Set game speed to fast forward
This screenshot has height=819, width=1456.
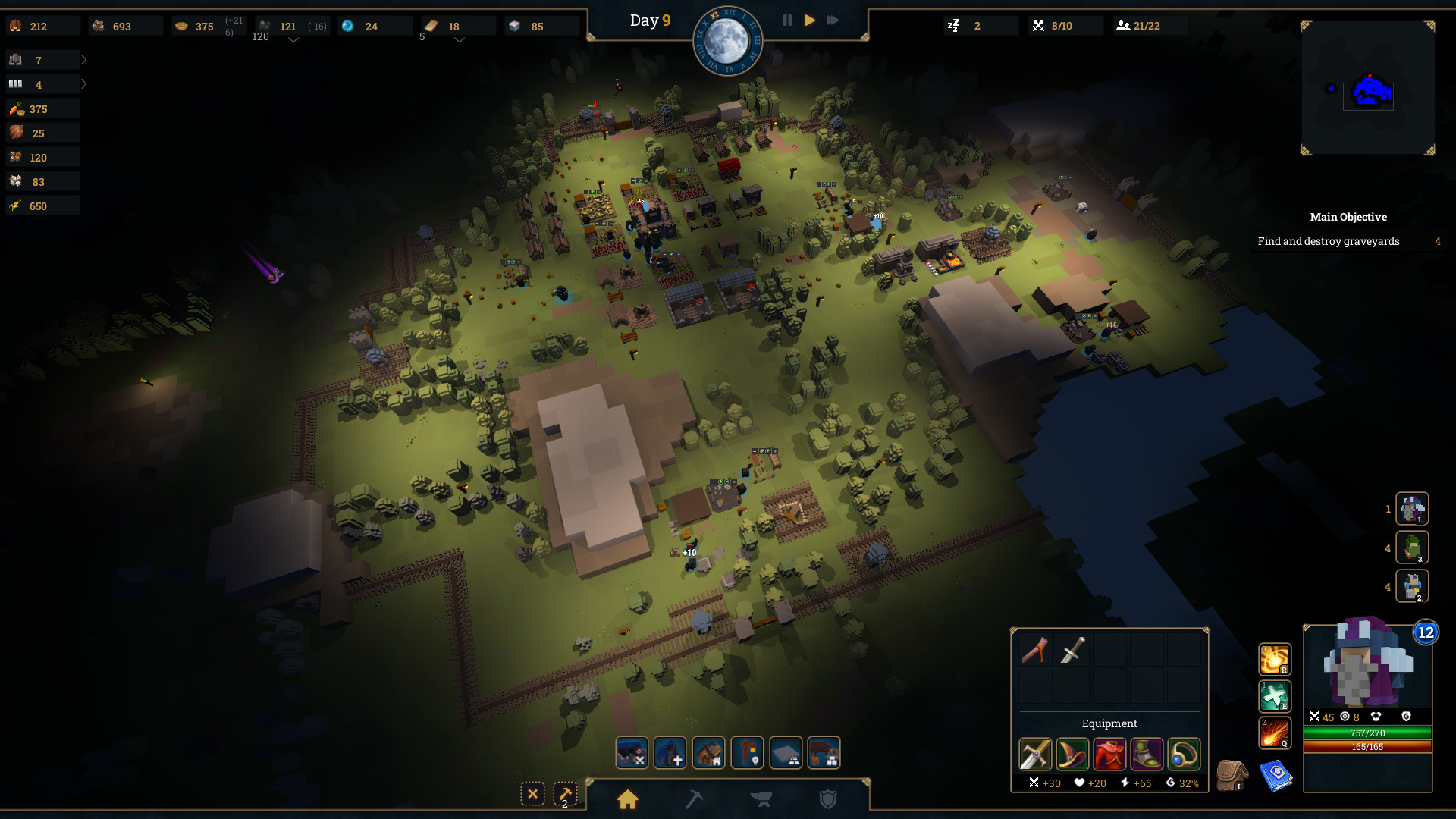(x=833, y=20)
